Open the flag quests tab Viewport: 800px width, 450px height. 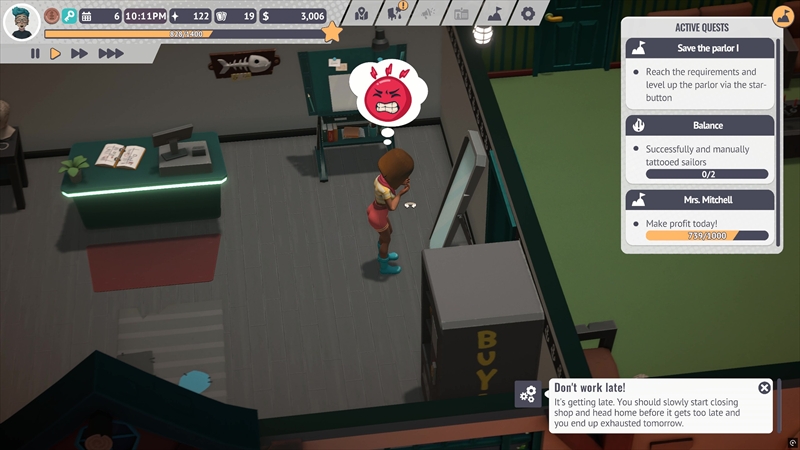(494, 14)
